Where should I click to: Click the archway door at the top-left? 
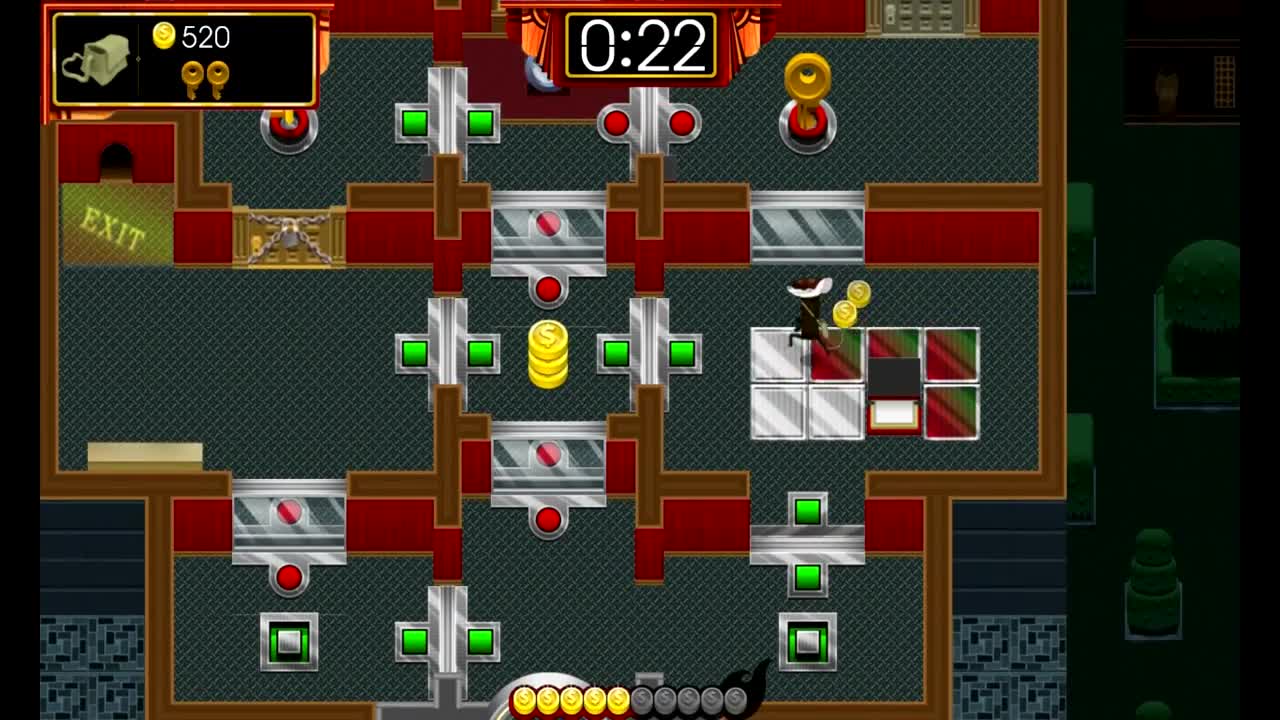coord(118,160)
